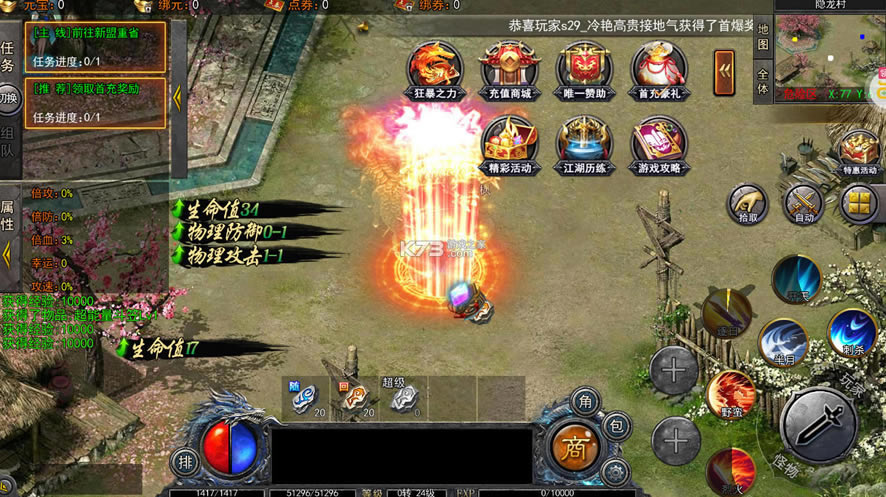This screenshot has width=886, height=497.
Task: Cast the 野蛮 charge skill
Action: click(x=731, y=394)
